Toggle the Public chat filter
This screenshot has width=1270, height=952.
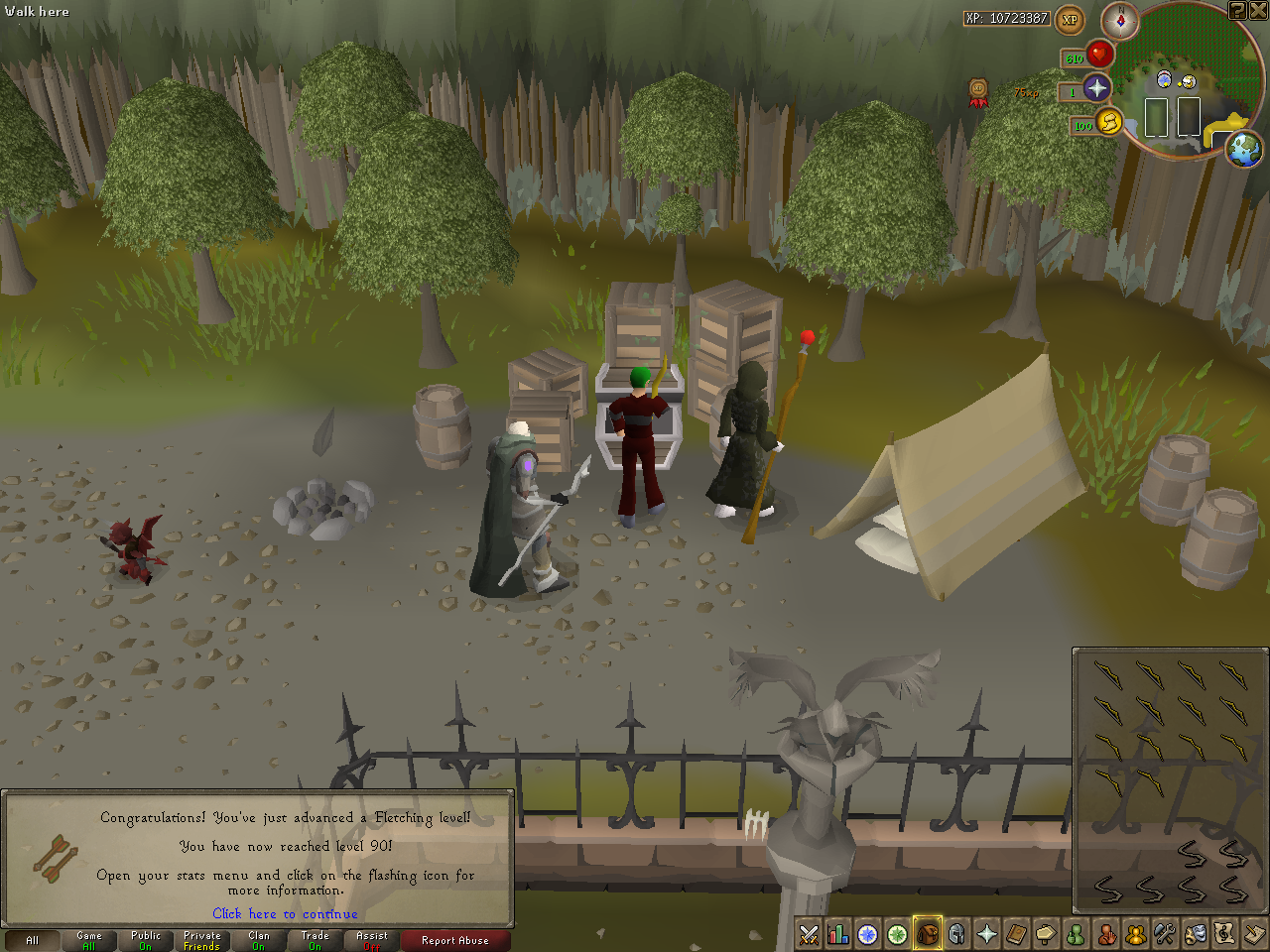(145, 940)
